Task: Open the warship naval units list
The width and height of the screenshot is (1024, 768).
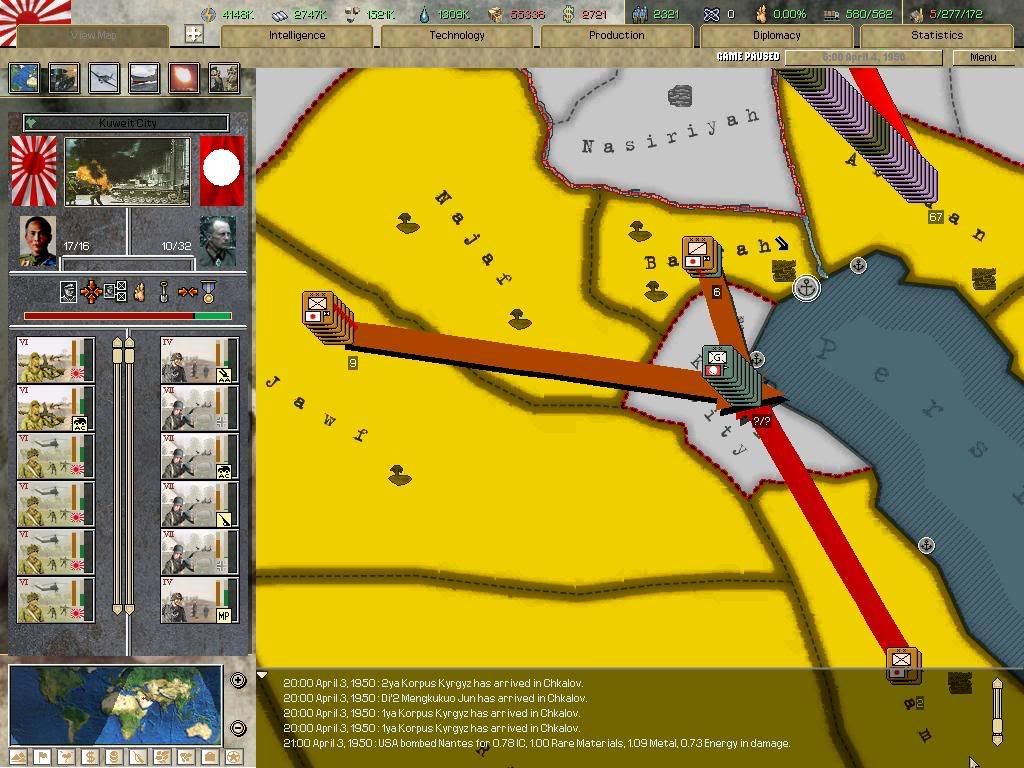Action: coord(144,78)
